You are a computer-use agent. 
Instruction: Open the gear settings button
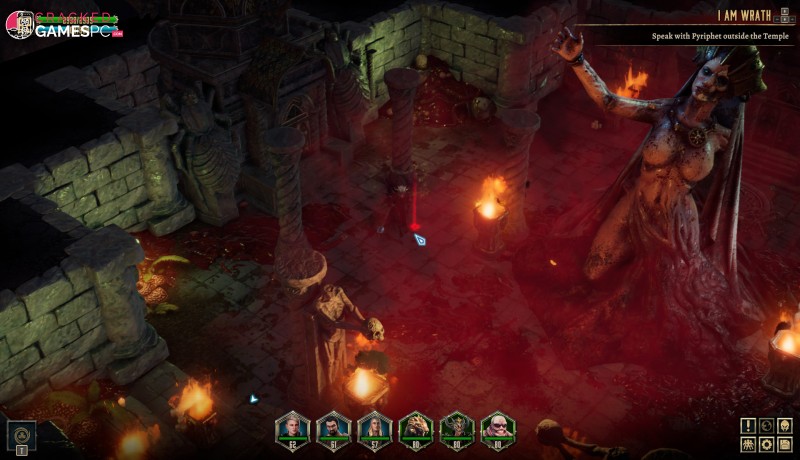coord(766,443)
